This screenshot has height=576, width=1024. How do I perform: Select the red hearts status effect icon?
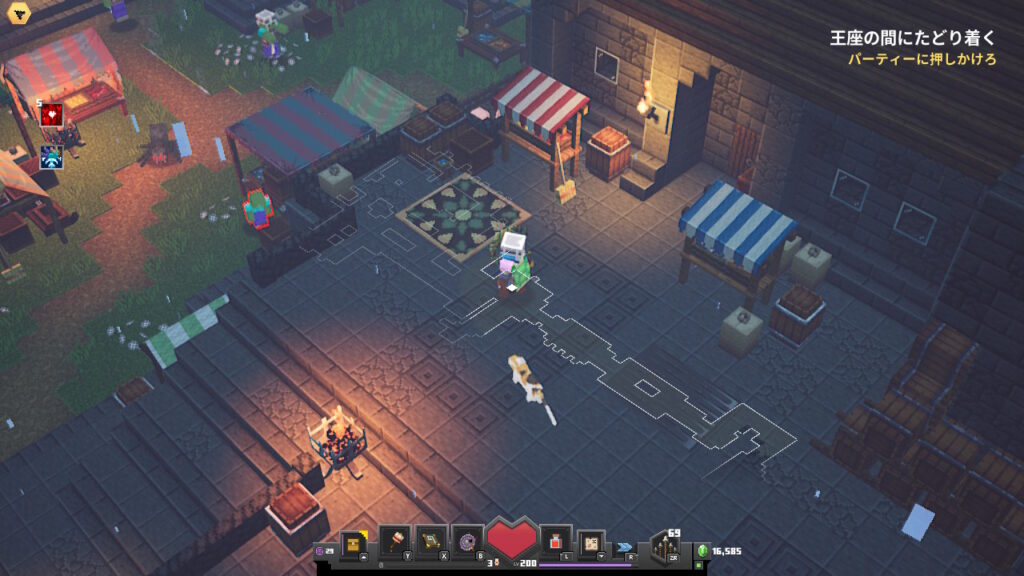pyautogui.click(x=52, y=115)
